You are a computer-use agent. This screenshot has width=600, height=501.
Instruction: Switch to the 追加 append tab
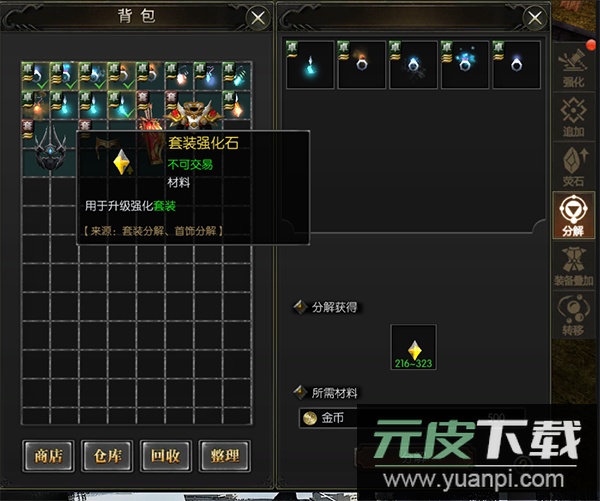click(x=574, y=112)
